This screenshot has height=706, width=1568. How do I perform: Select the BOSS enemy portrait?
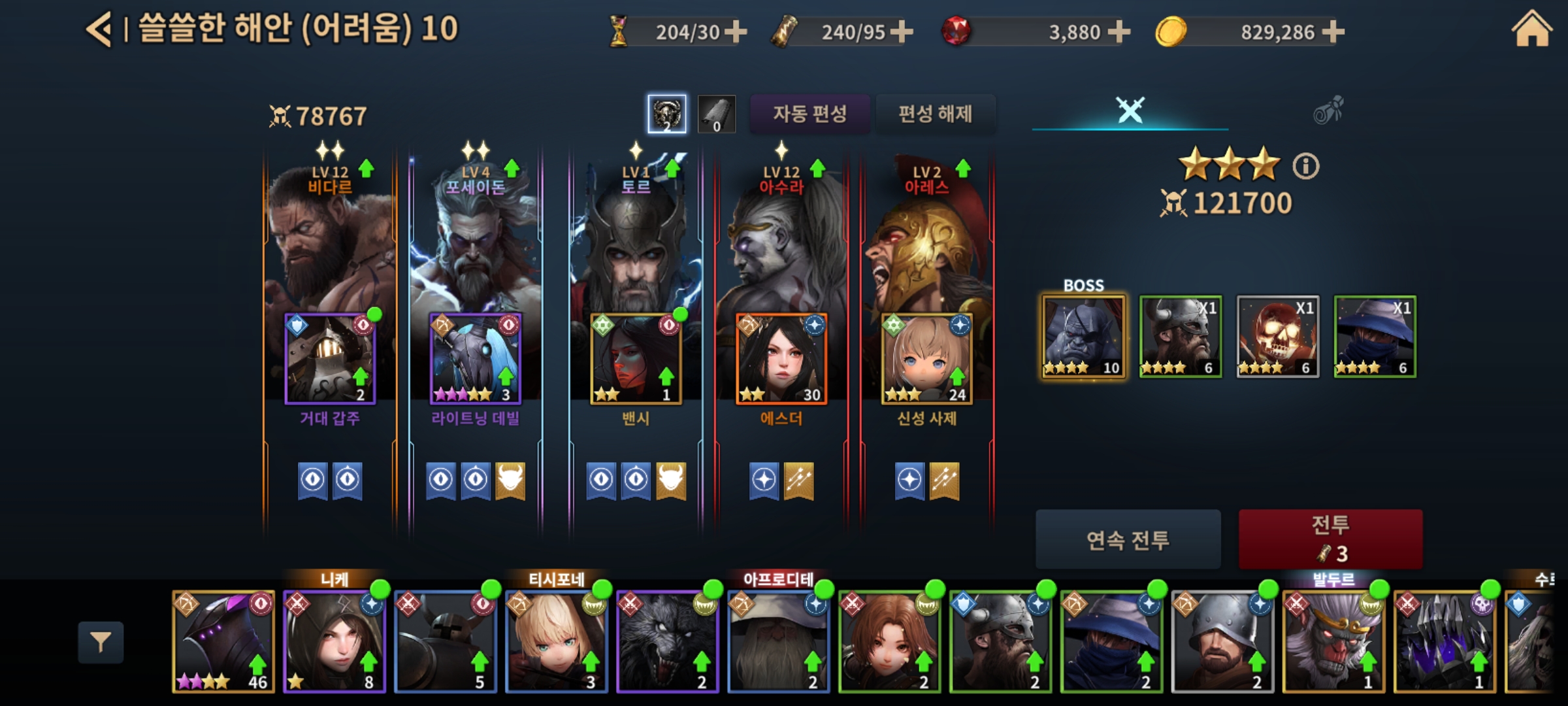point(1083,337)
